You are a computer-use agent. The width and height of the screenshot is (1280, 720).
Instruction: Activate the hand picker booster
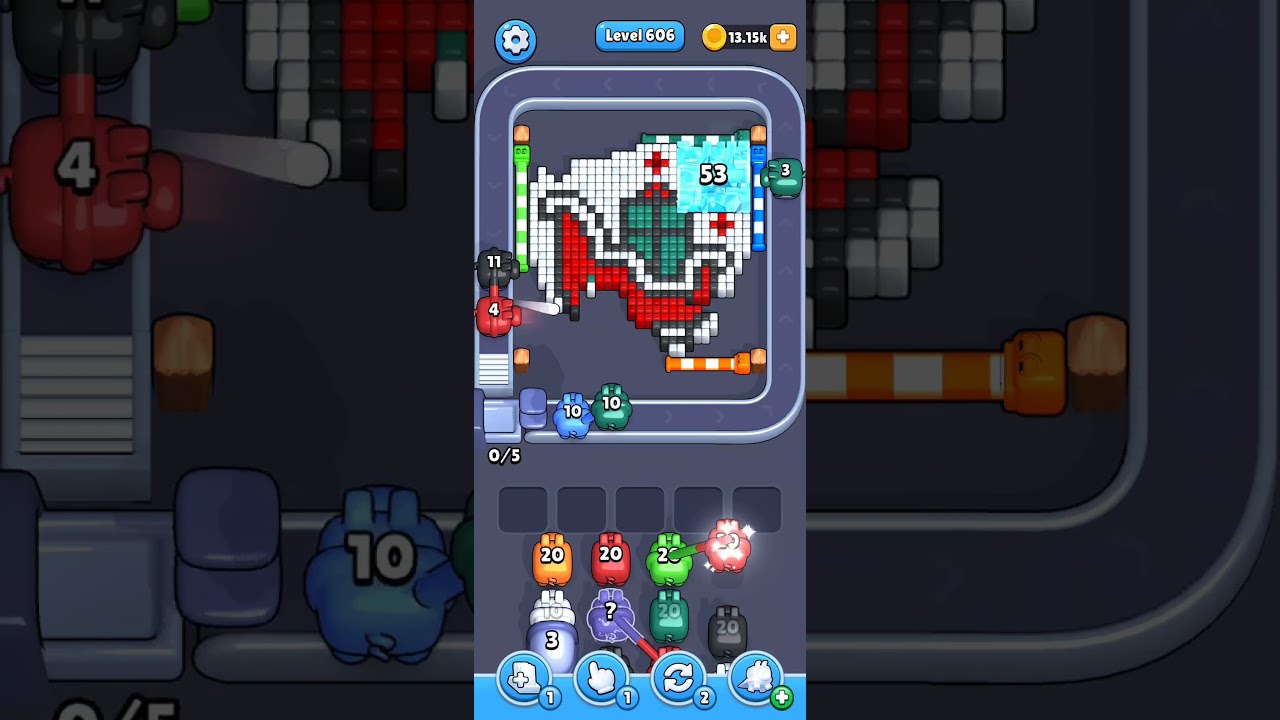pyautogui.click(x=602, y=678)
